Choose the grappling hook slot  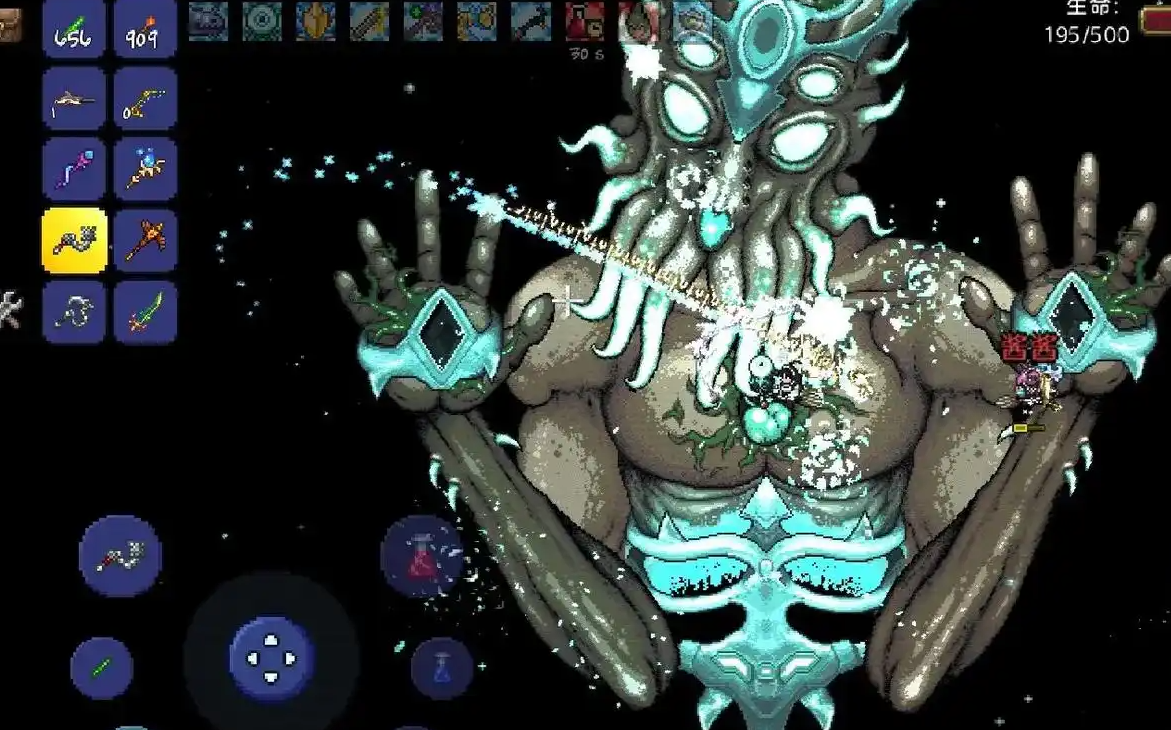point(74,312)
